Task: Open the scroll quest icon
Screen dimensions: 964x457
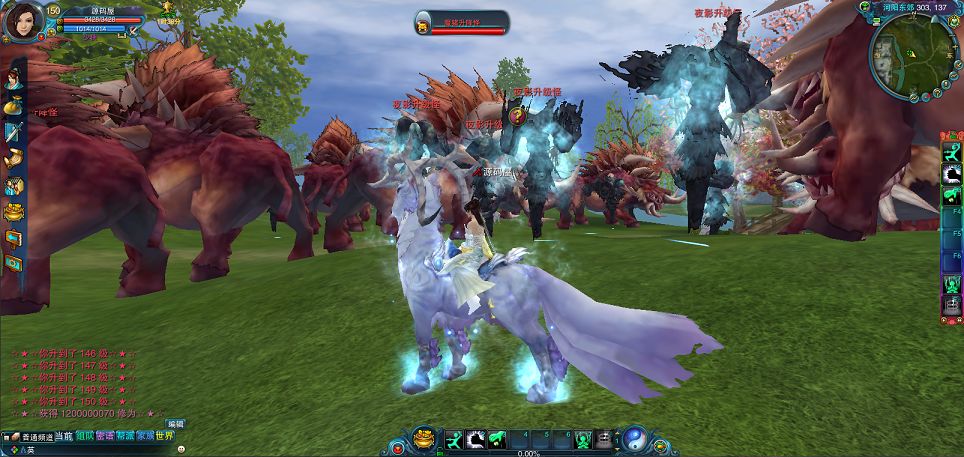Action: pos(13,158)
